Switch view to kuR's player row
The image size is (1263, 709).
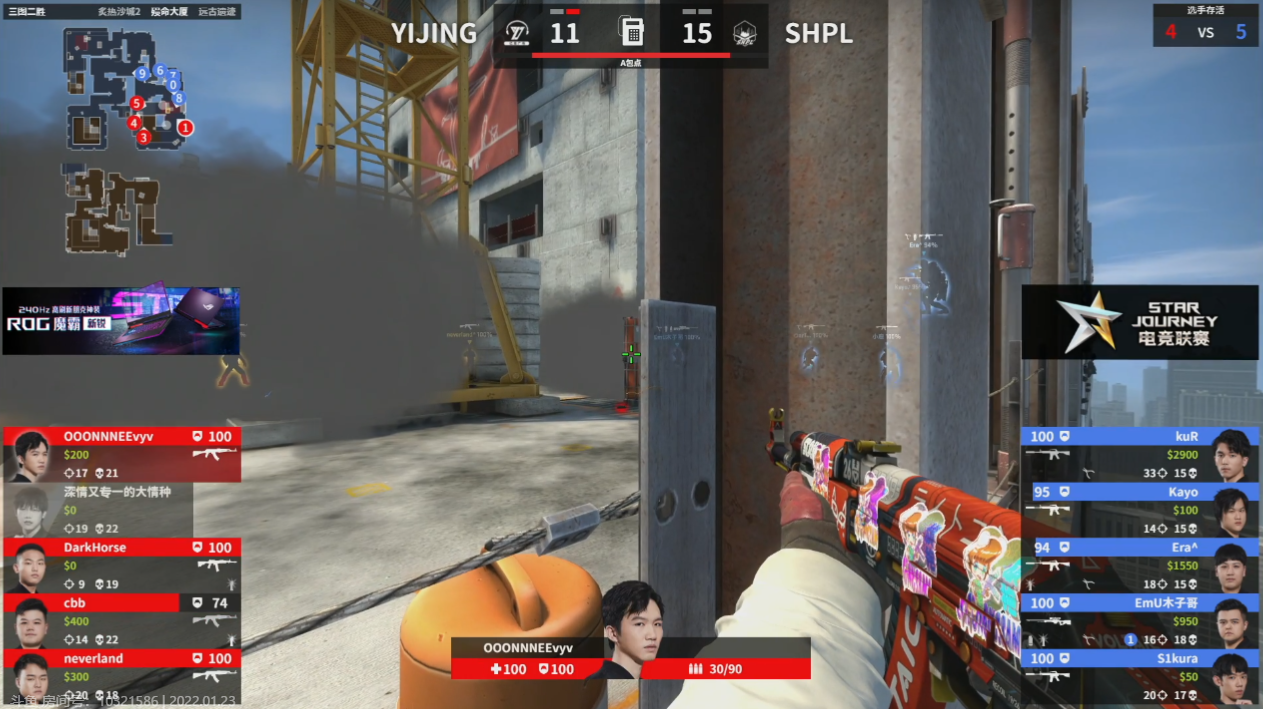(x=1140, y=455)
